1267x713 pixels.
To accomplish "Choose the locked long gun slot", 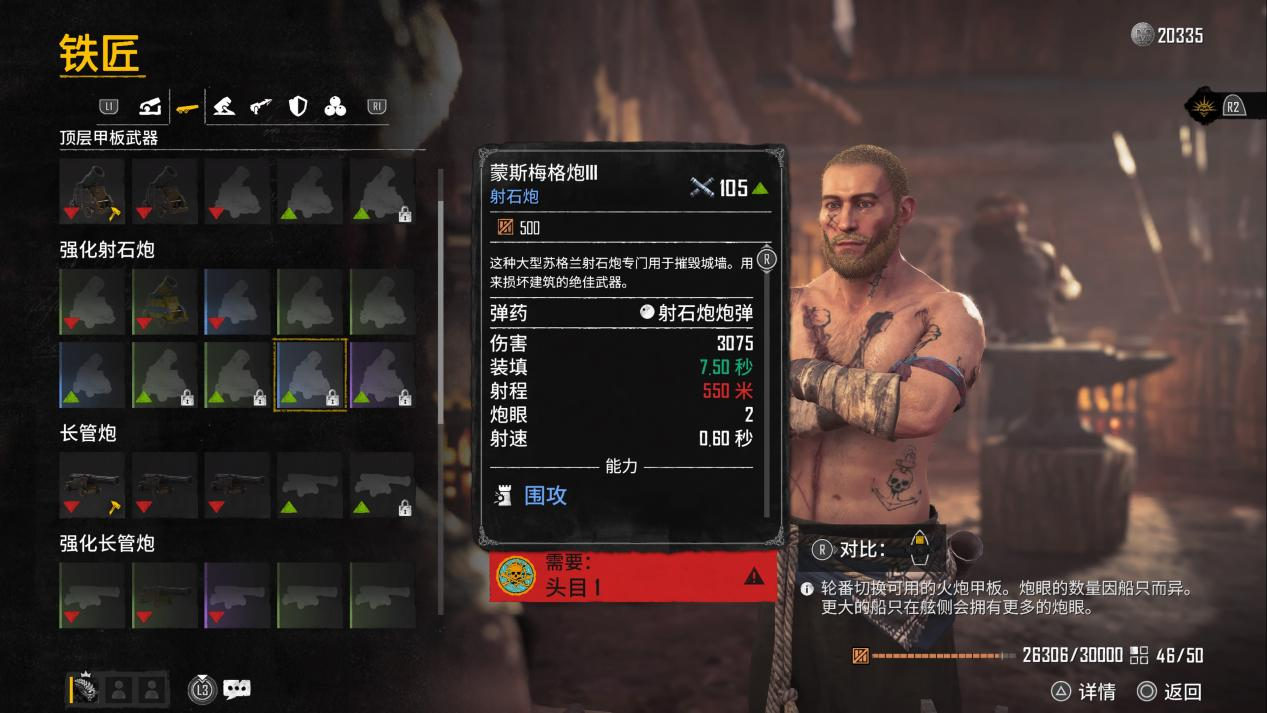I will [382, 484].
